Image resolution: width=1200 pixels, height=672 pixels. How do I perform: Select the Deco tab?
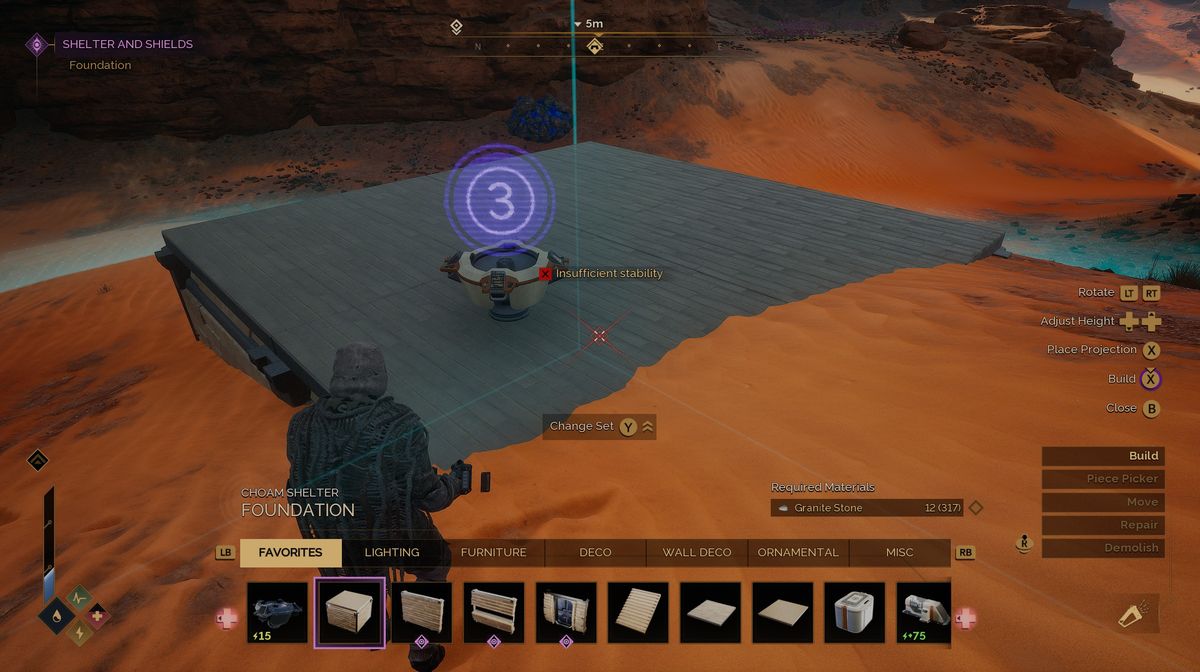point(595,552)
